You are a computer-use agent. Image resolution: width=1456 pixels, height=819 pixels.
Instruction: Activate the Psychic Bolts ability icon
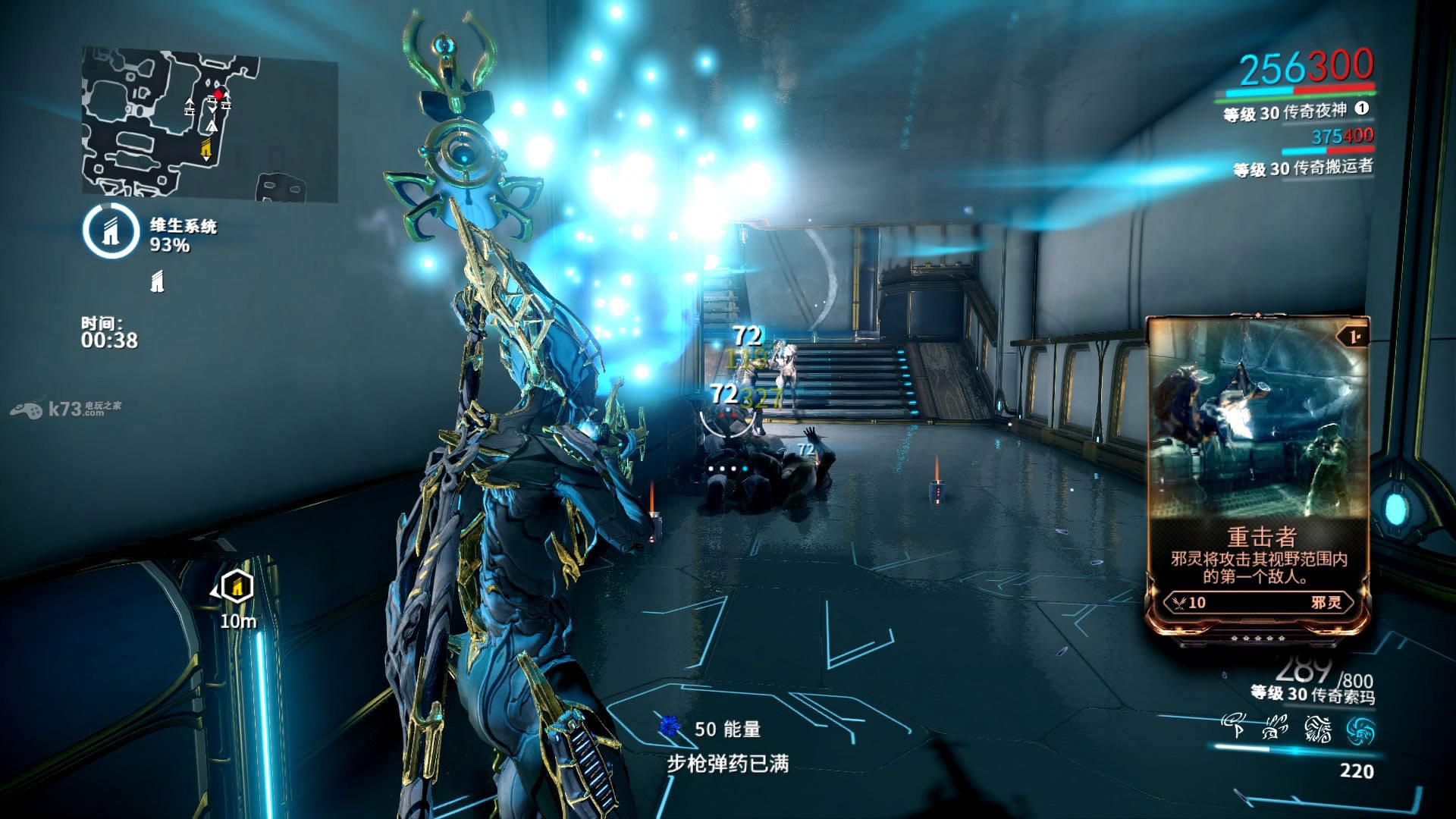[1275, 730]
